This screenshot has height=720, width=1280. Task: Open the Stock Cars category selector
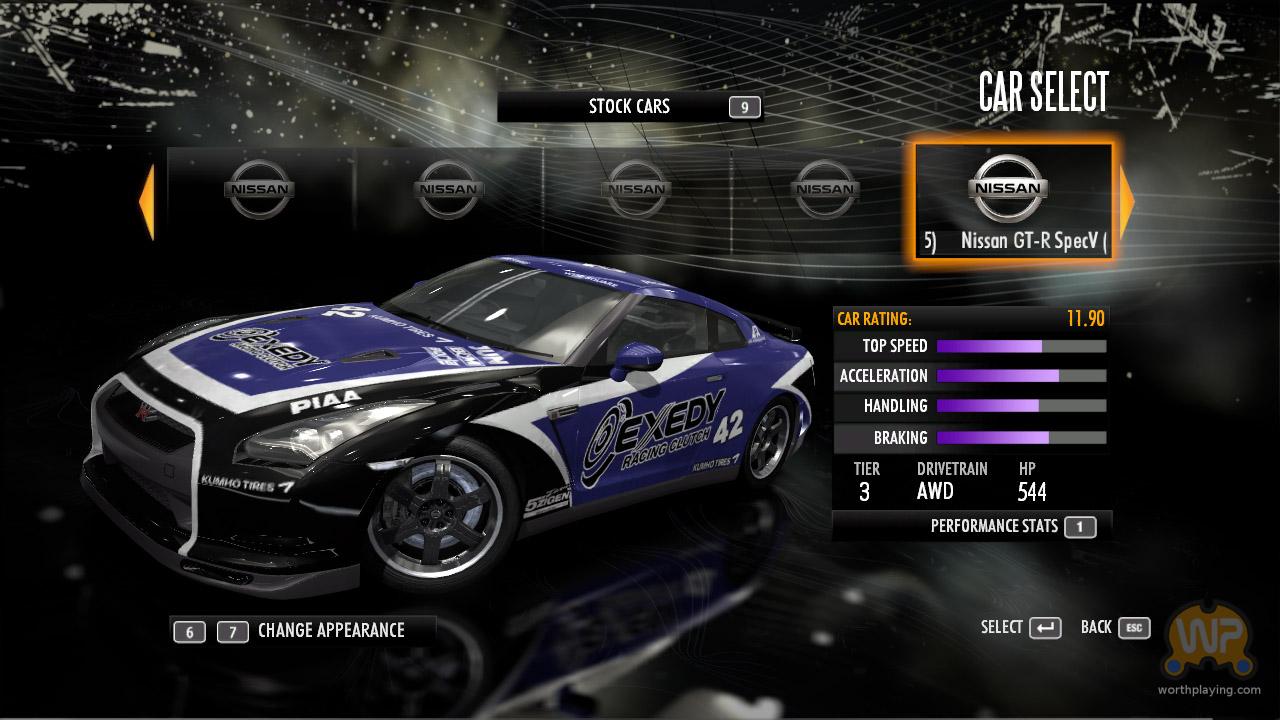630,107
